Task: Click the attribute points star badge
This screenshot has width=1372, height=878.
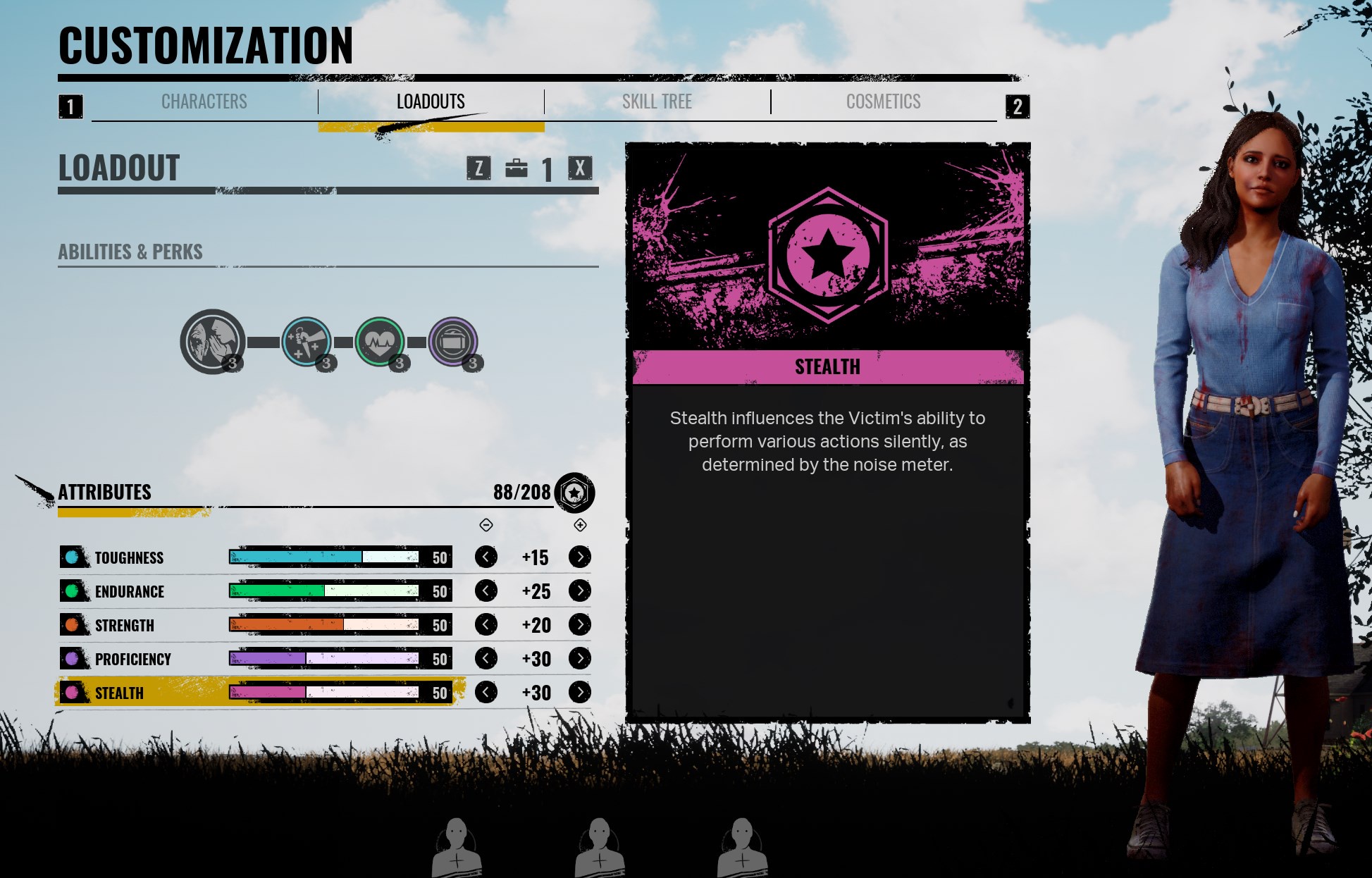Action: pyautogui.click(x=574, y=493)
